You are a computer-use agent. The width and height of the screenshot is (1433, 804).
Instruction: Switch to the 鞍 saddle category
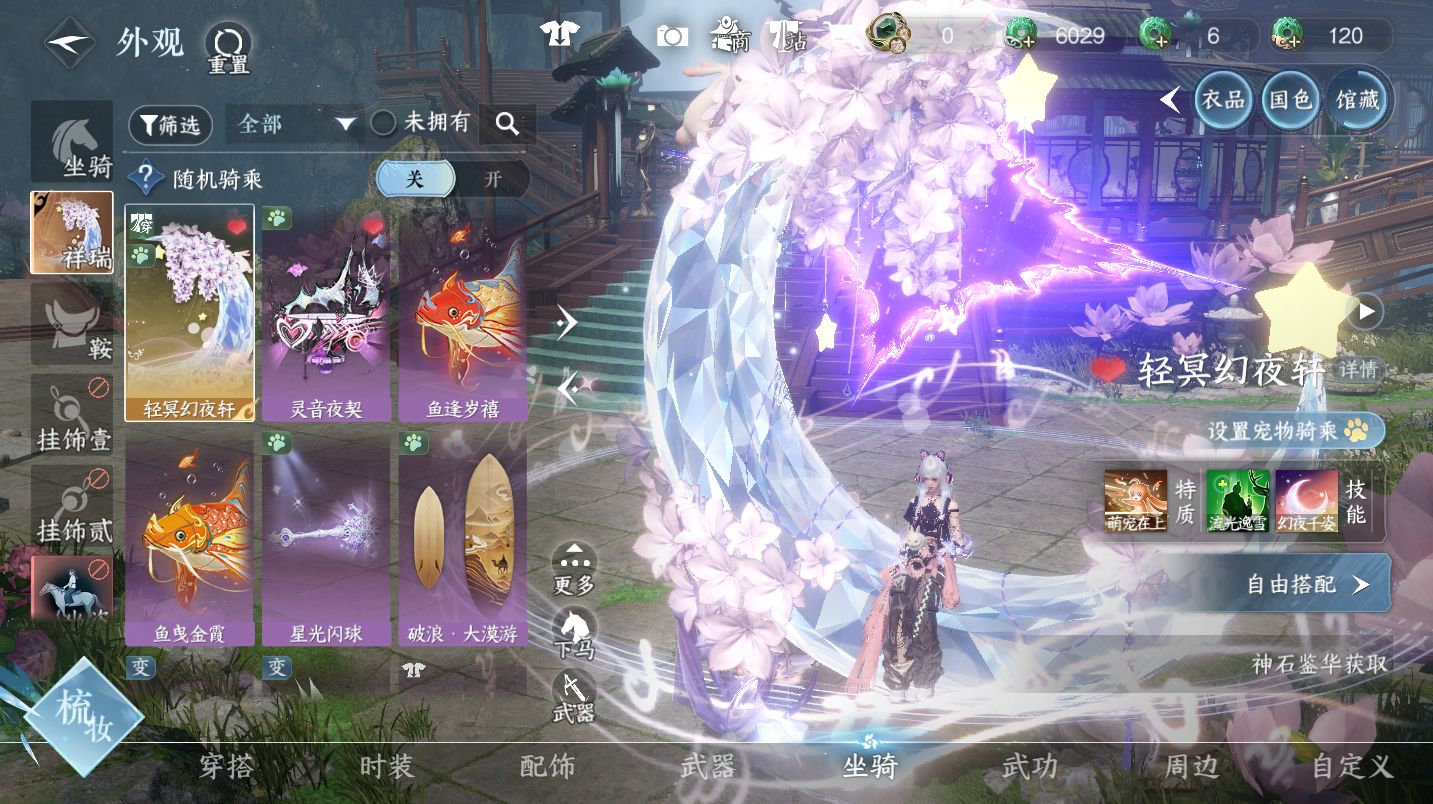pos(72,324)
